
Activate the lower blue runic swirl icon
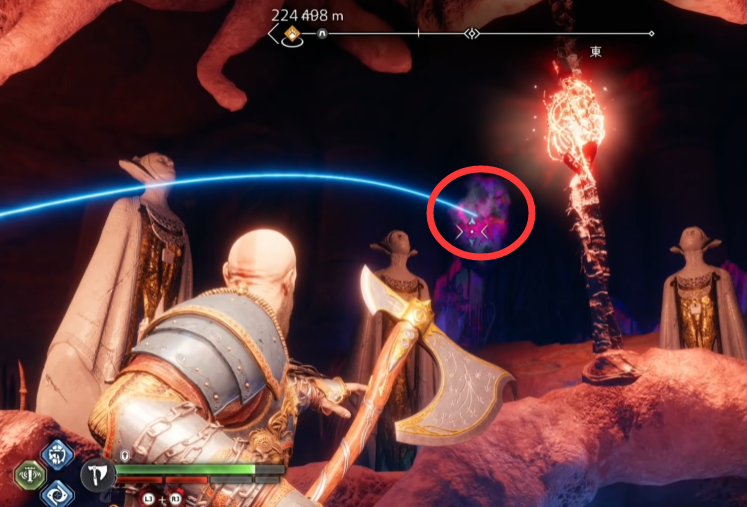57,492
